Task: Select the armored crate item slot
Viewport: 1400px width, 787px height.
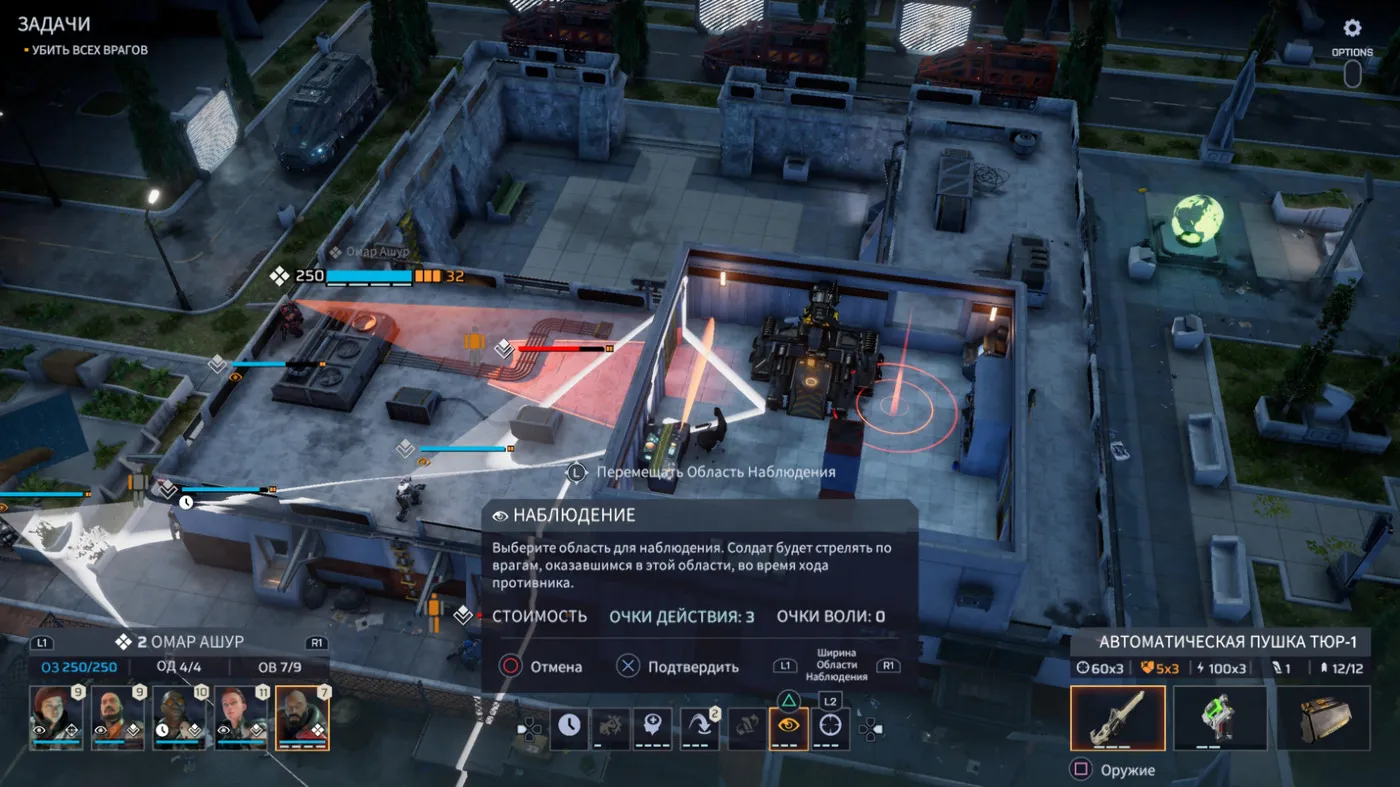Action: pyautogui.click(x=1322, y=717)
